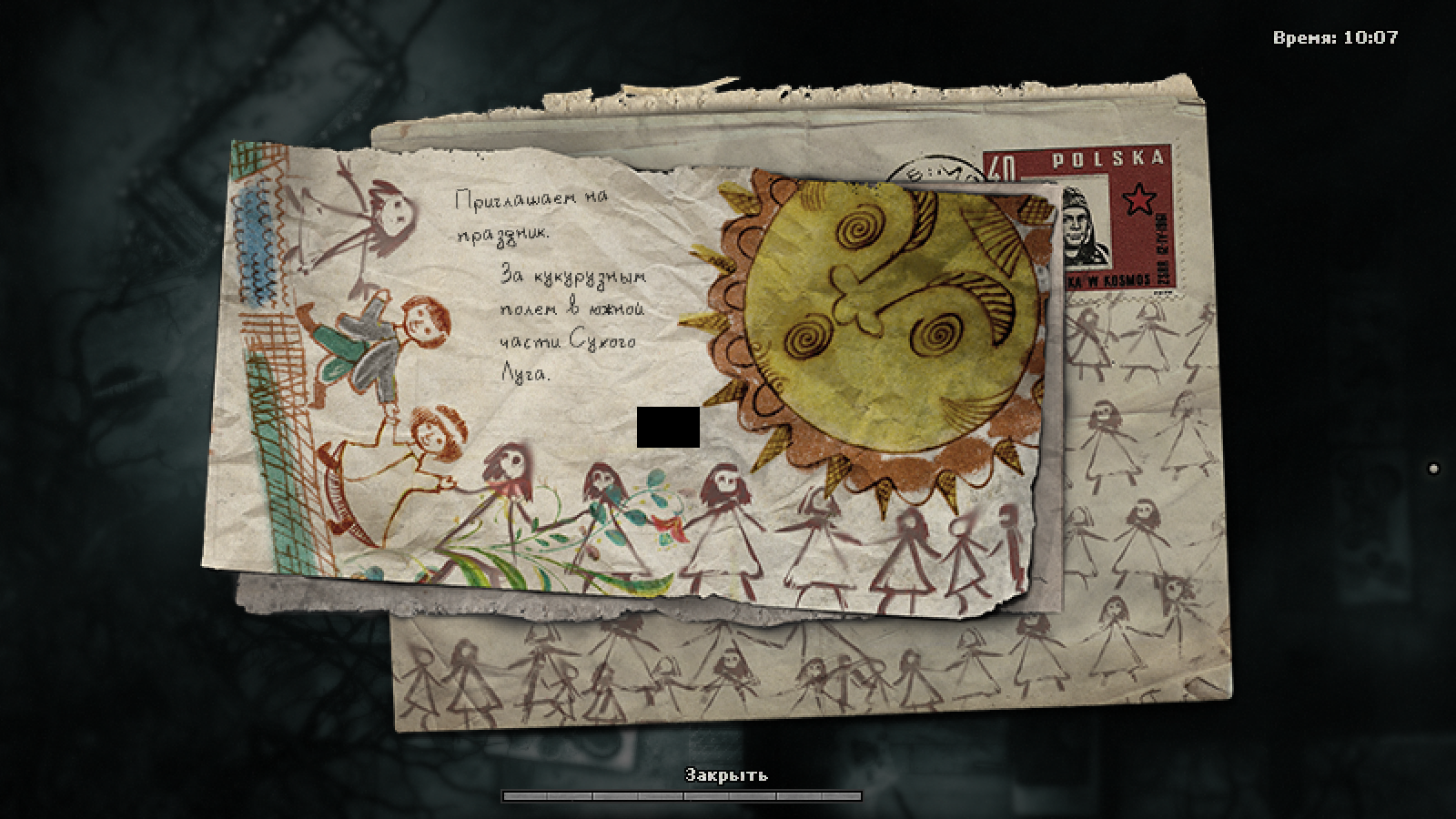Click the child wearing the striped hat
This screenshot has width=1456, height=819.
point(435,428)
